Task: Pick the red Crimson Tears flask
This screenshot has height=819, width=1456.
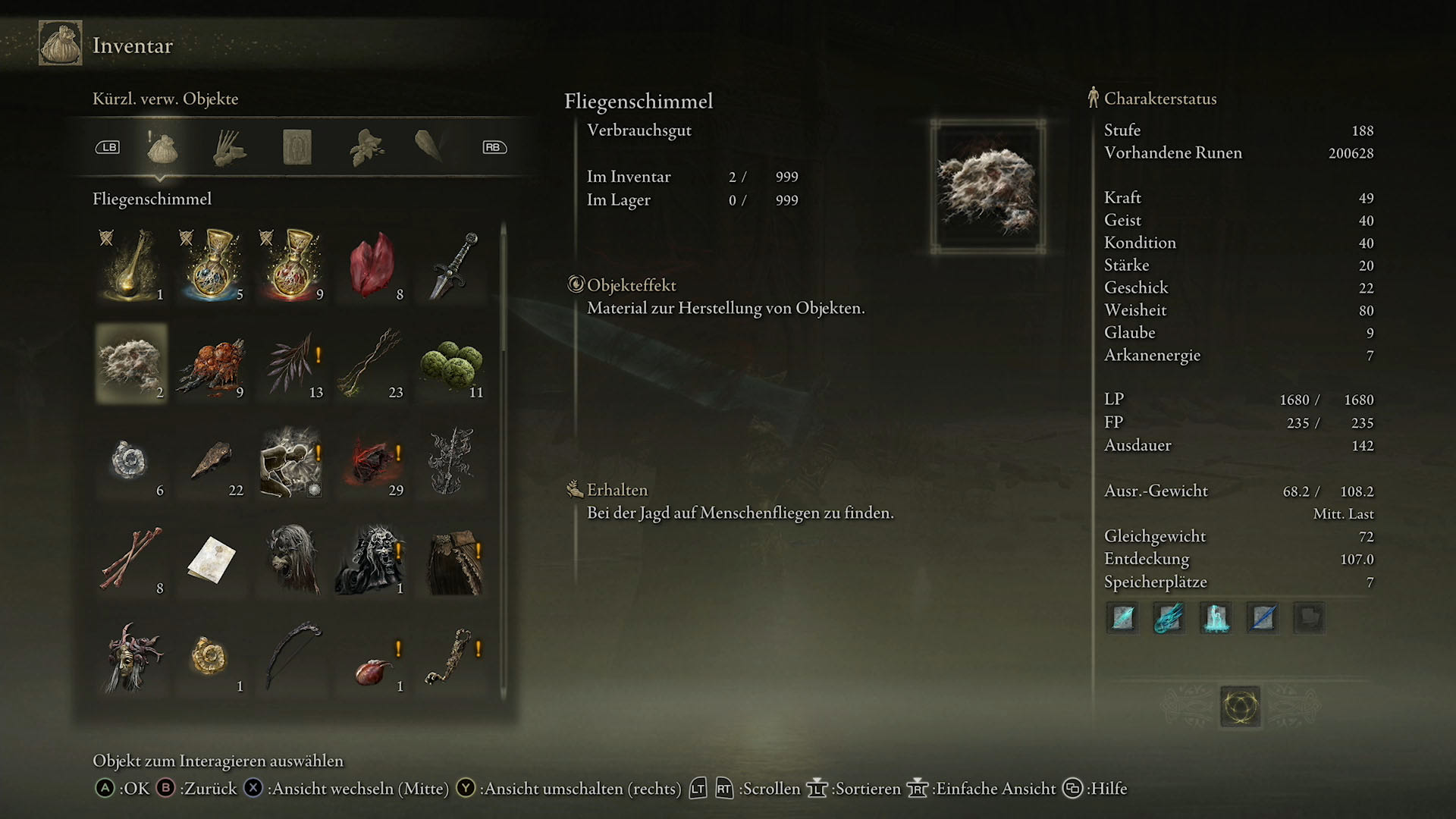Action: tap(292, 265)
